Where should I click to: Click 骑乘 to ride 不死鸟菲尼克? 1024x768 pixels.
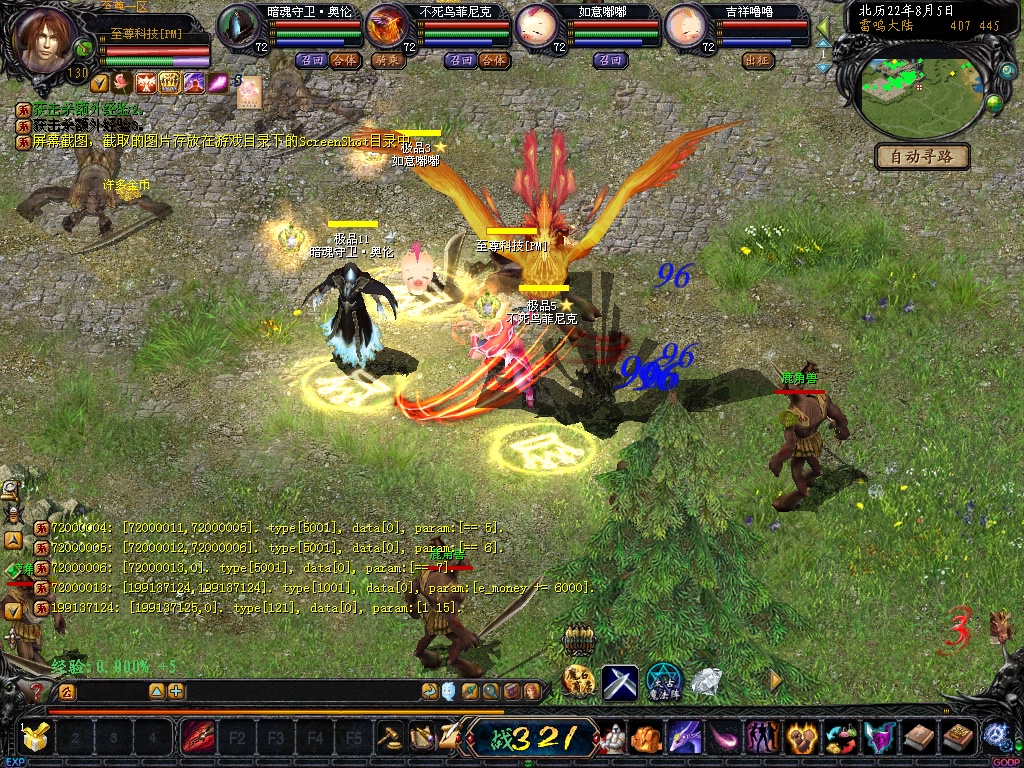point(387,60)
